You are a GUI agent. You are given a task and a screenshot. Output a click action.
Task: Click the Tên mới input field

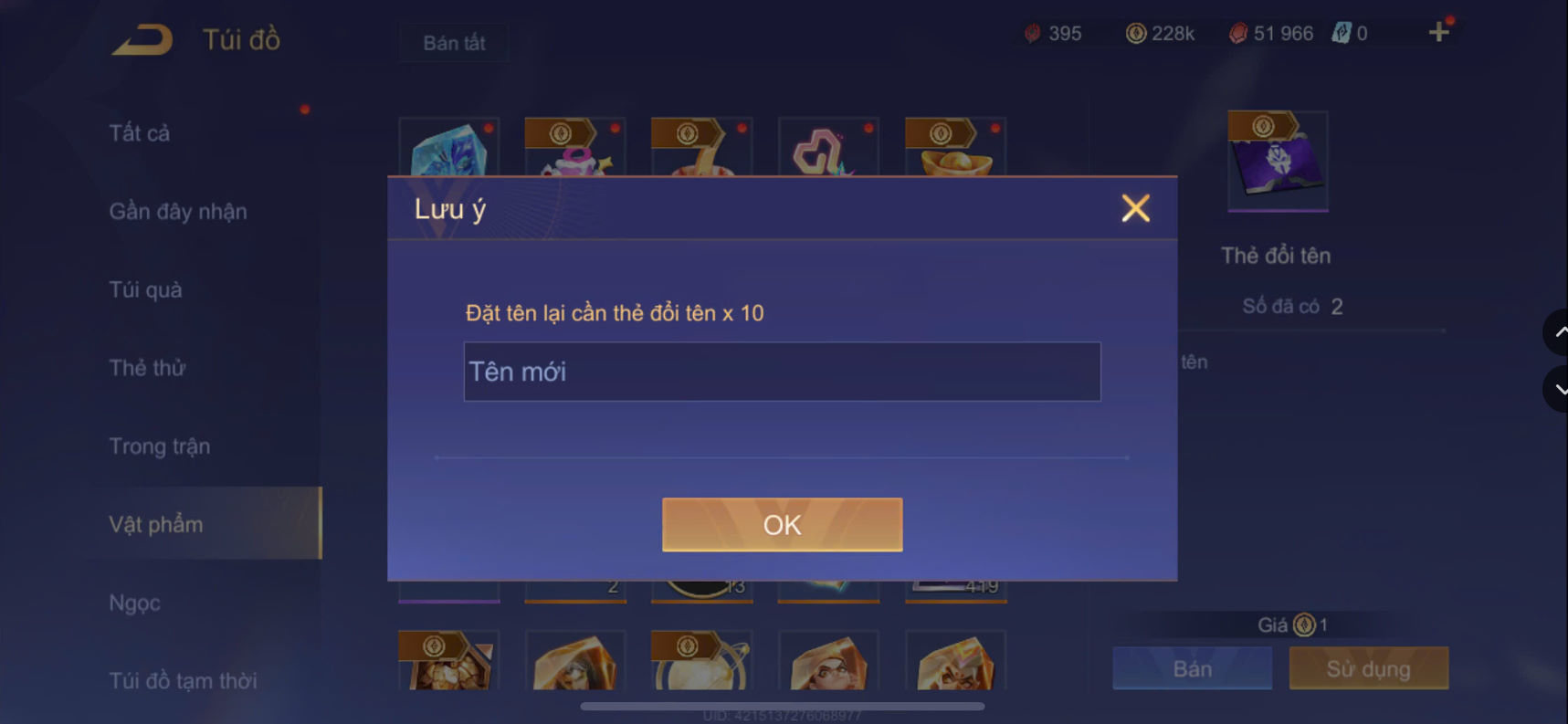(782, 372)
